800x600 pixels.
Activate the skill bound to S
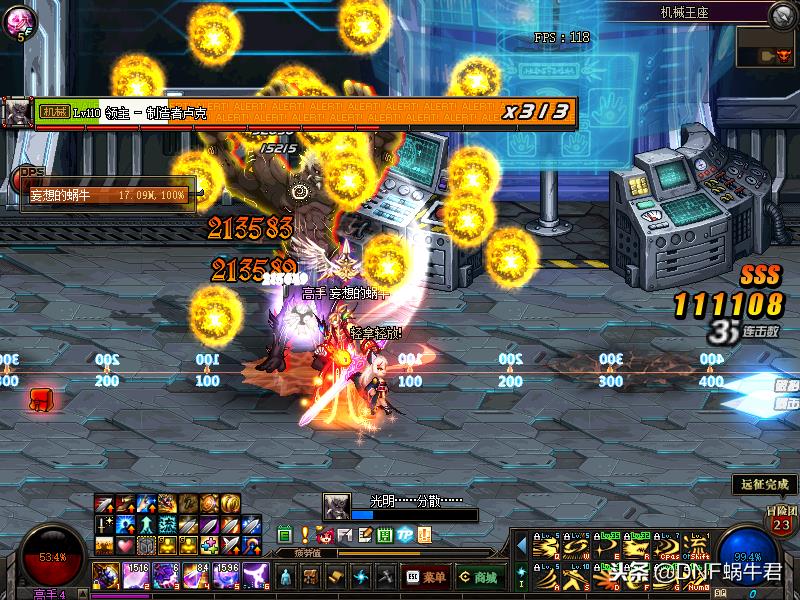pos(576,578)
